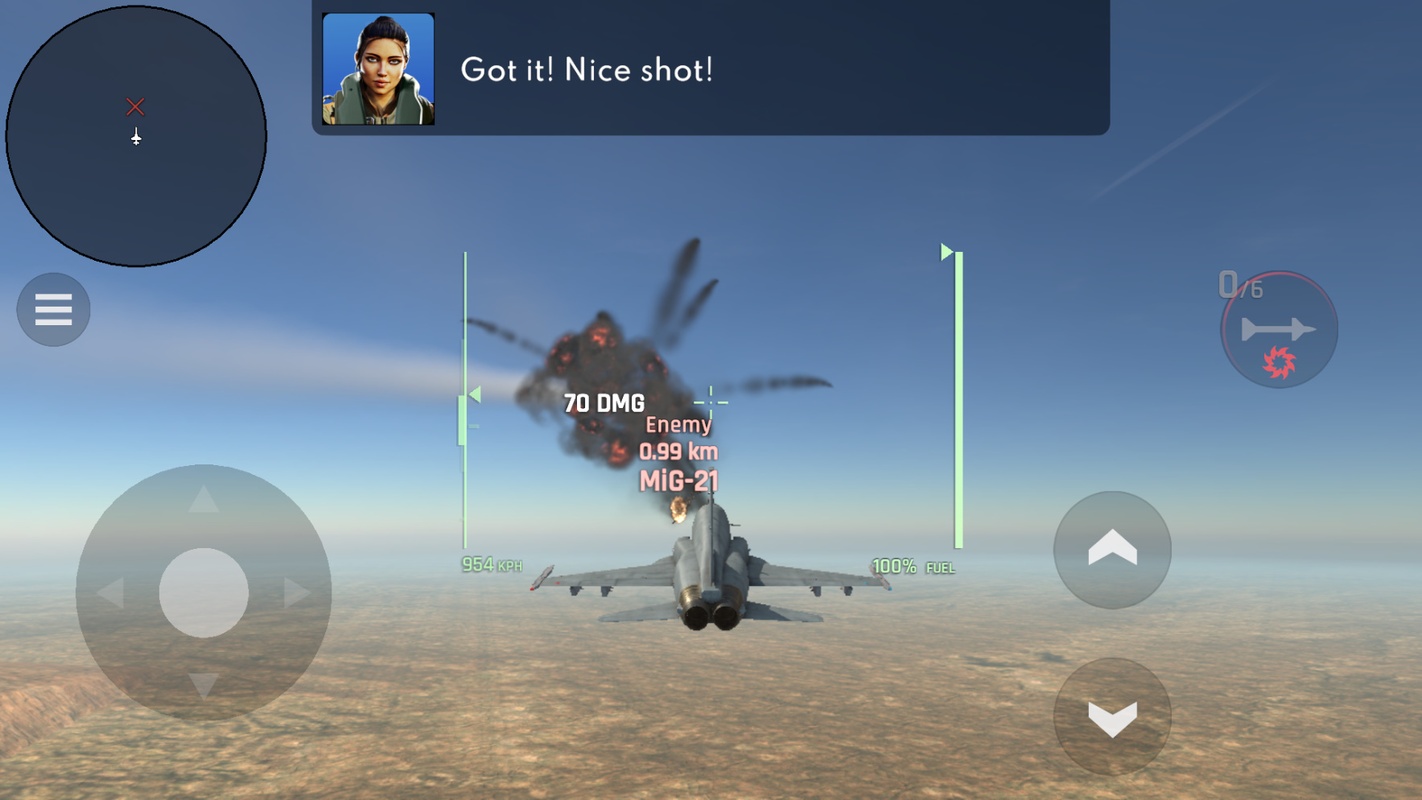
Task: Tap the throttle down arrow button
Action: tap(1112, 716)
